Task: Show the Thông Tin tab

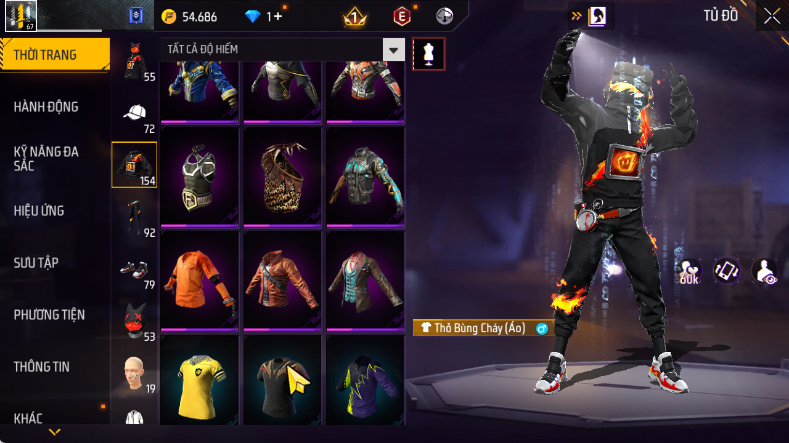Action: pos(42,367)
